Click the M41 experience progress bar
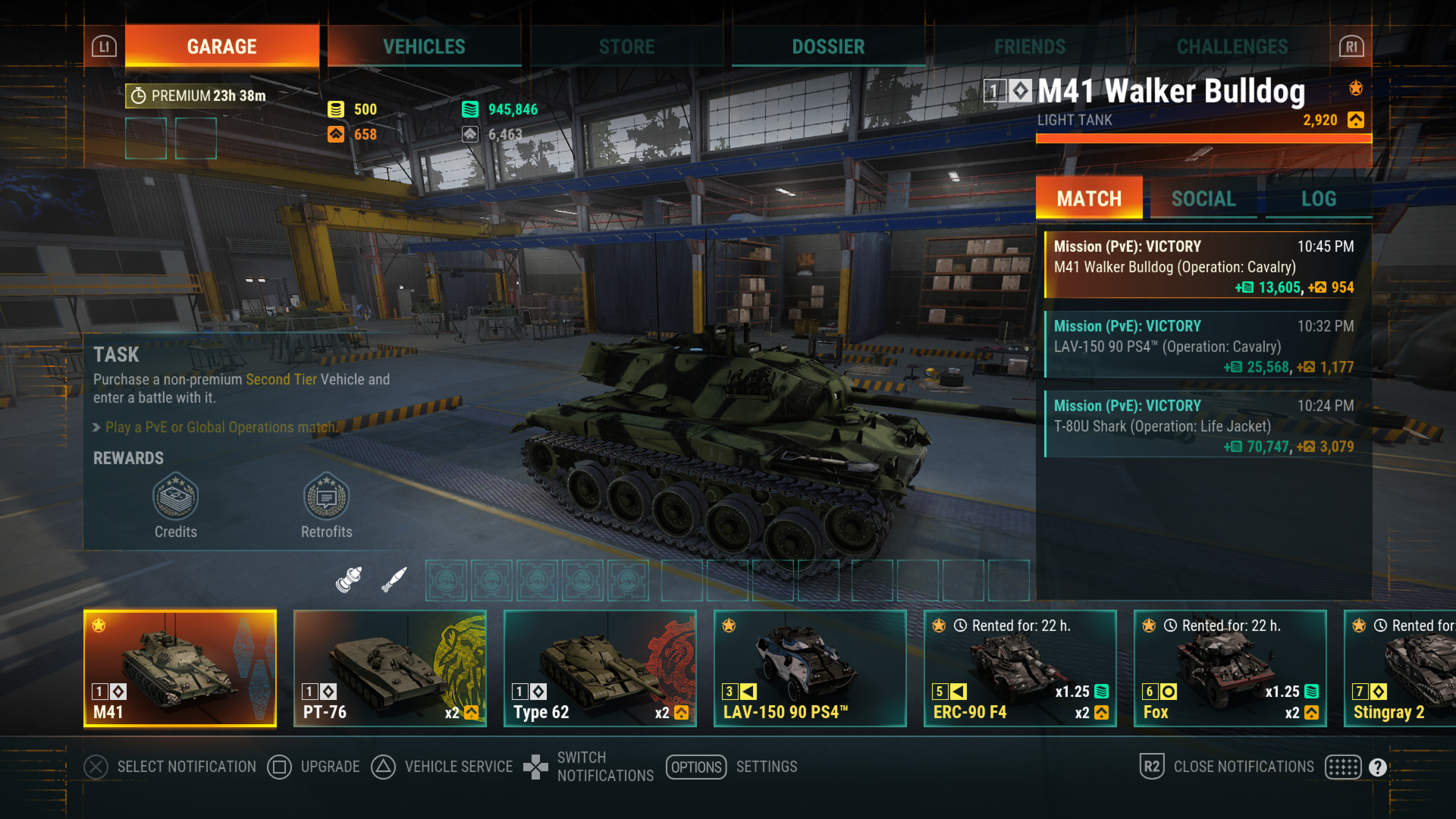The height and width of the screenshot is (819, 1456). click(1202, 137)
